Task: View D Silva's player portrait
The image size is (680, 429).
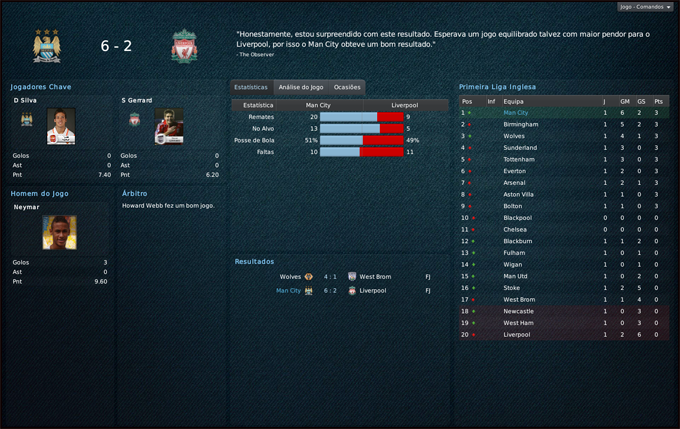Action: coord(60,125)
